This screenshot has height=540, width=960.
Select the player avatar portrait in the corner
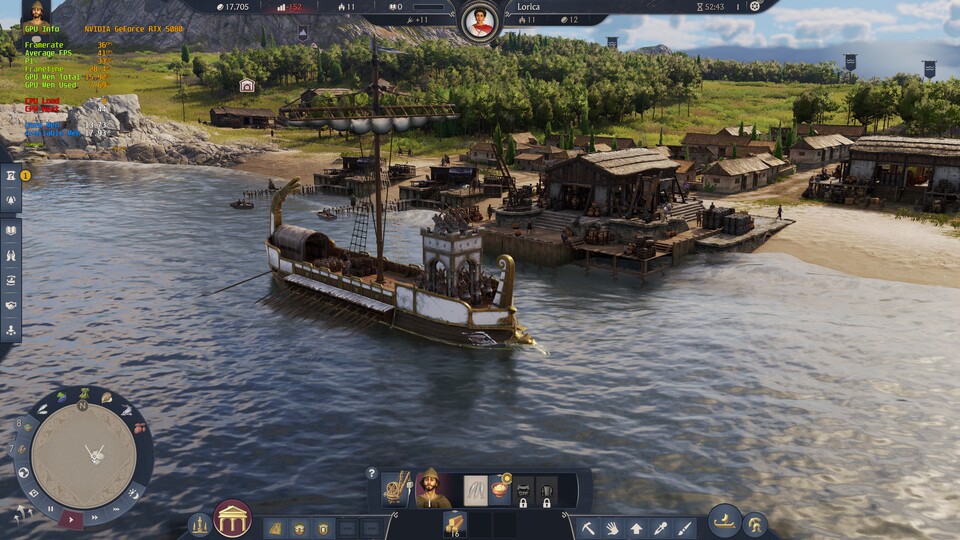36,12
